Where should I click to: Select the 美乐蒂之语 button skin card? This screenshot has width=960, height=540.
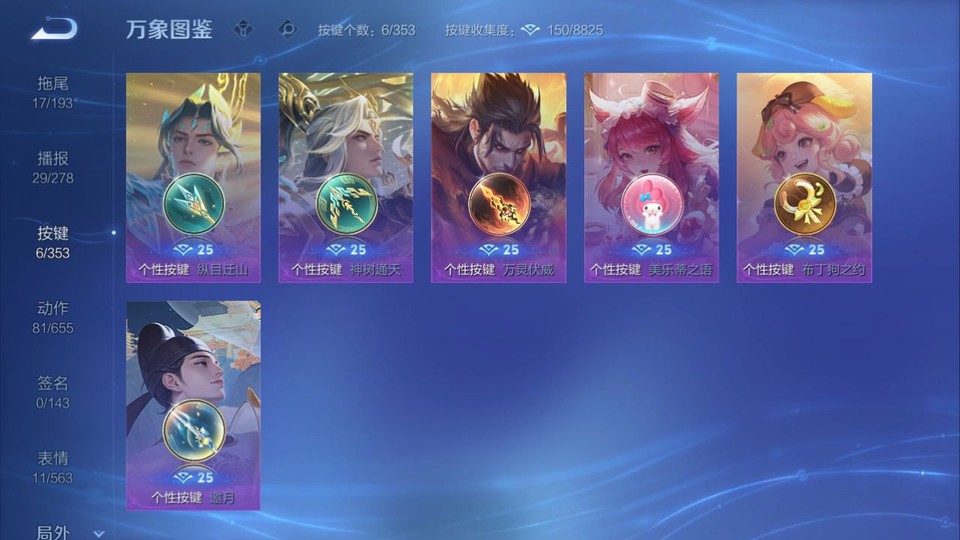tap(651, 178)
